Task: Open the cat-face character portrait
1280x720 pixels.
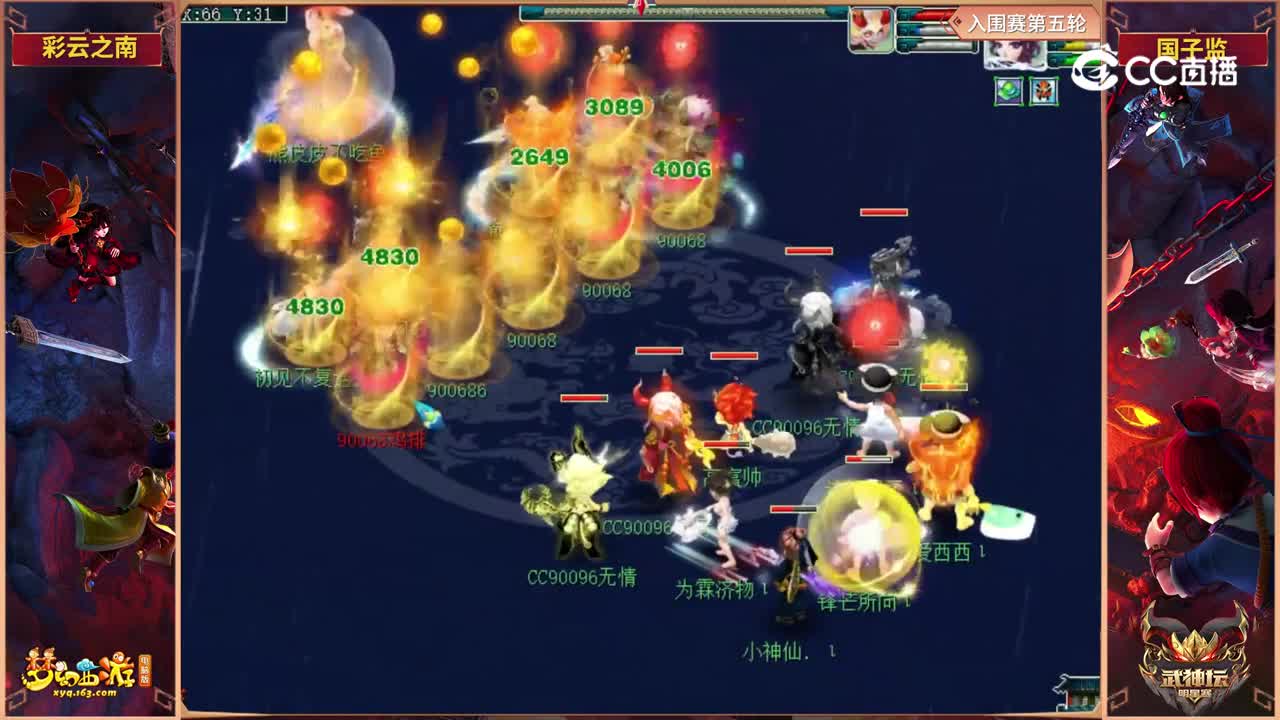Action: click(x=870, y=28)
